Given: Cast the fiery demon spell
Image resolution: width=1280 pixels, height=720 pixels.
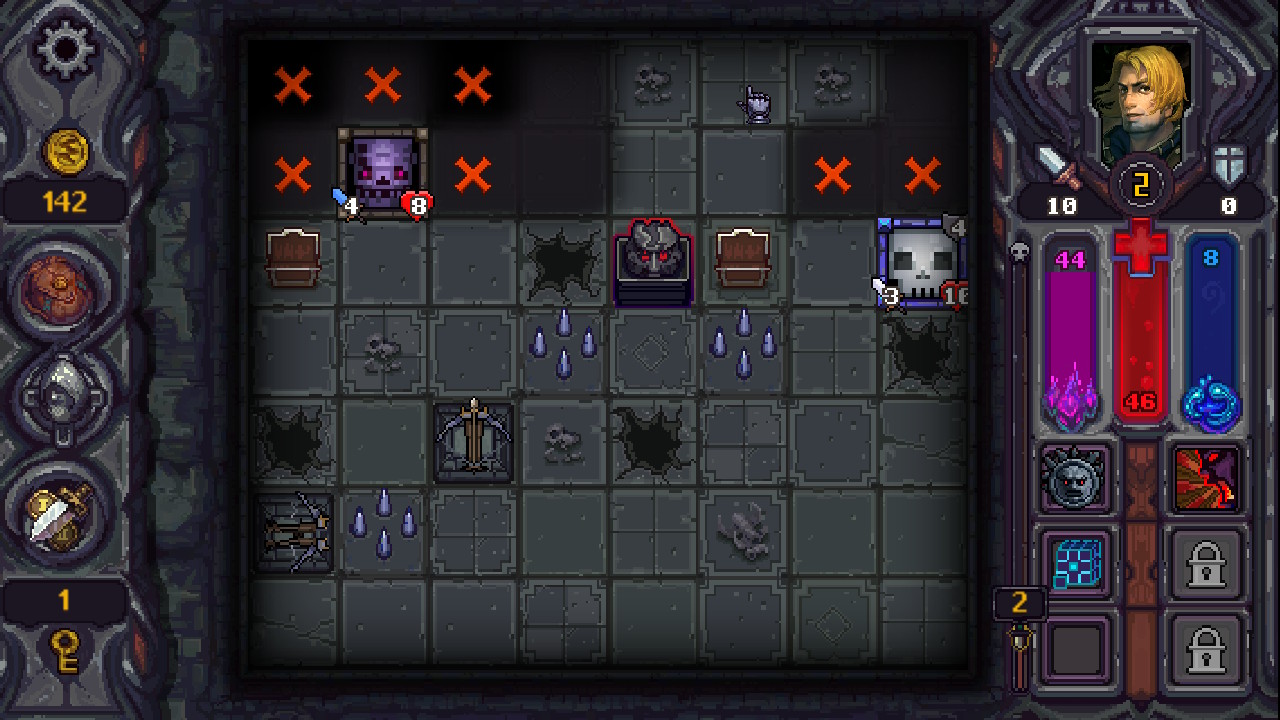Looking at the screenshot, I should (1208, 479).
